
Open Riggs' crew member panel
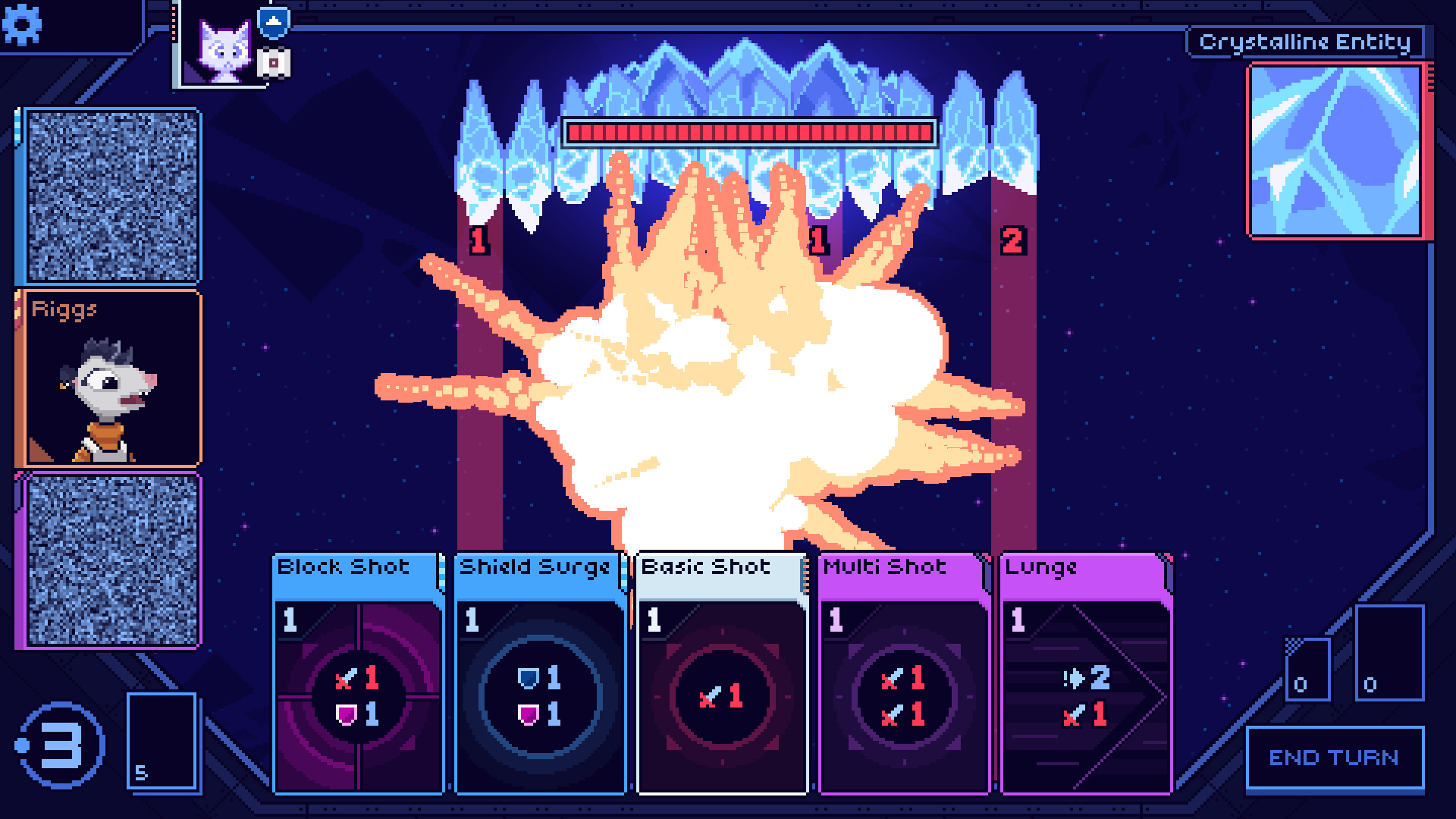(111, 377)
